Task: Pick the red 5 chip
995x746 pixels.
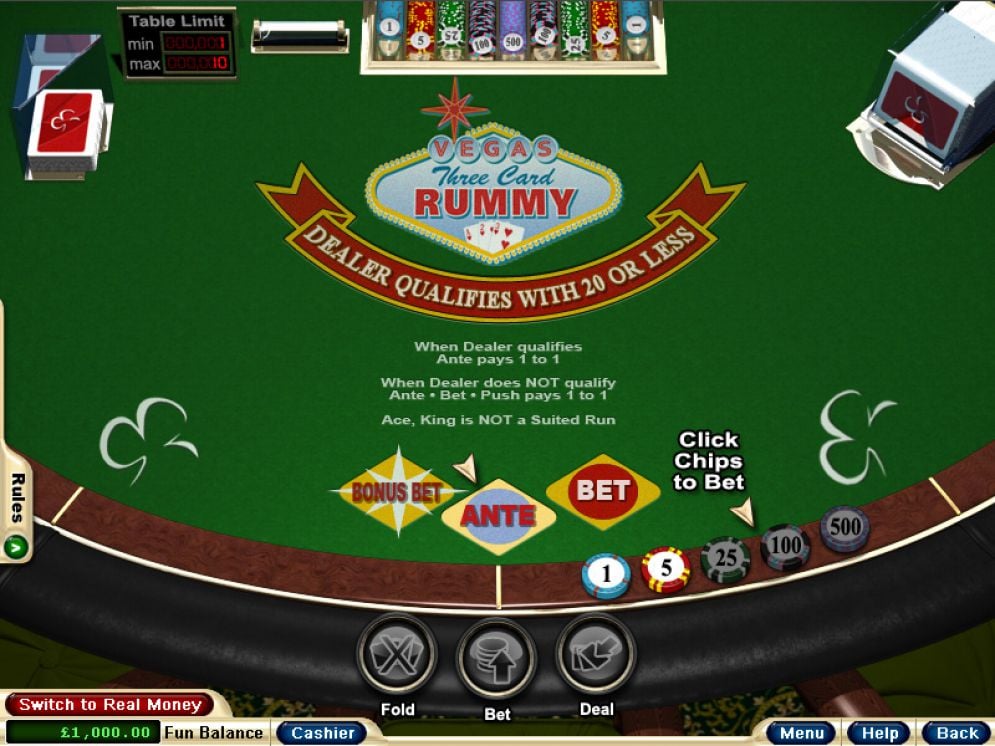Action: [x=666, y=569]
